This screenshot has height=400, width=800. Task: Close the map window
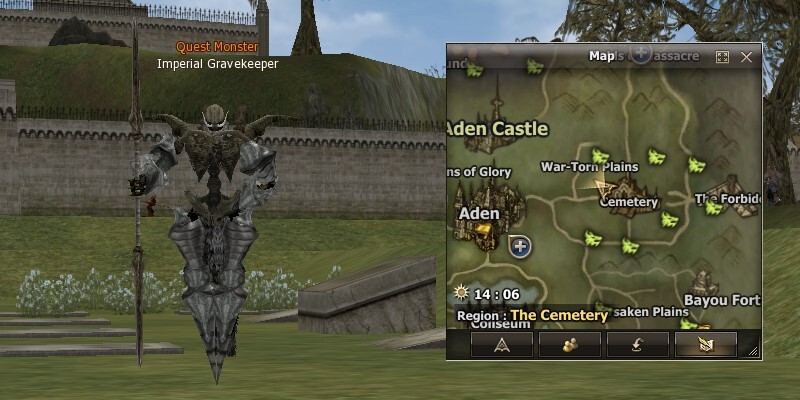pyautogui.click(x=746, y=57)
